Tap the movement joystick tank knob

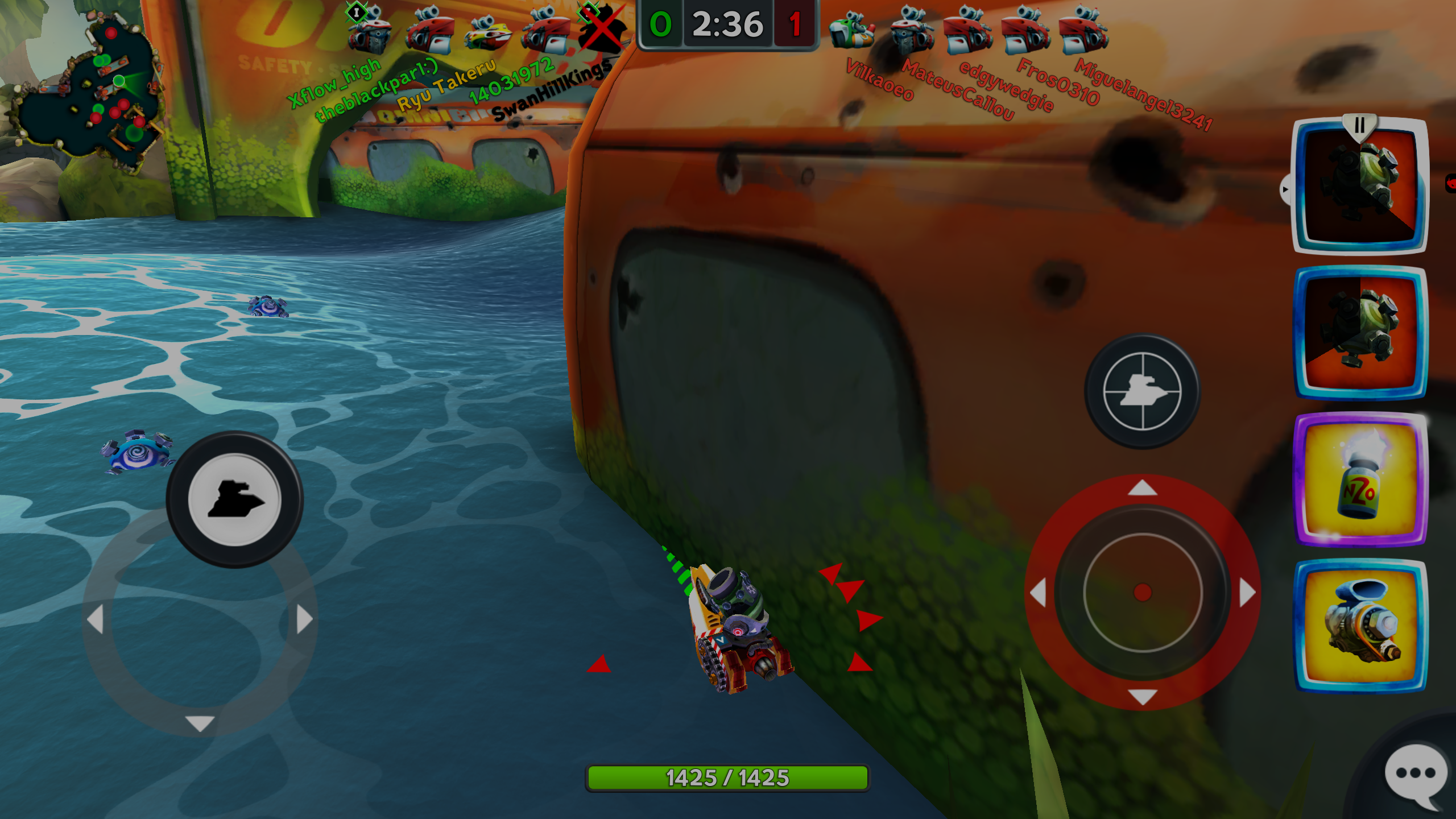click(234, 499)
